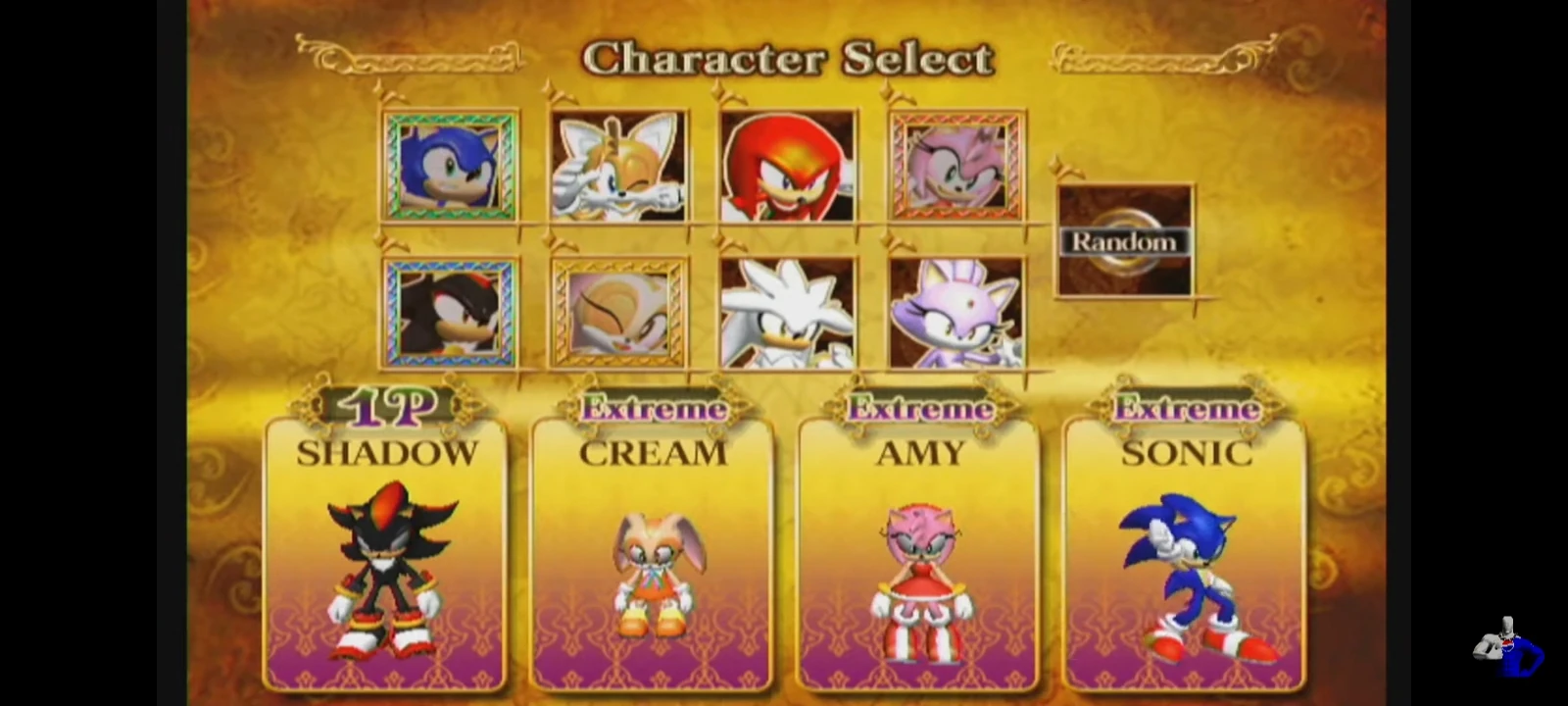The height and width of the screenshot is (706, 1568).
Task: Toggle the Extreme label on Cream's card
Action: (653, 407)
